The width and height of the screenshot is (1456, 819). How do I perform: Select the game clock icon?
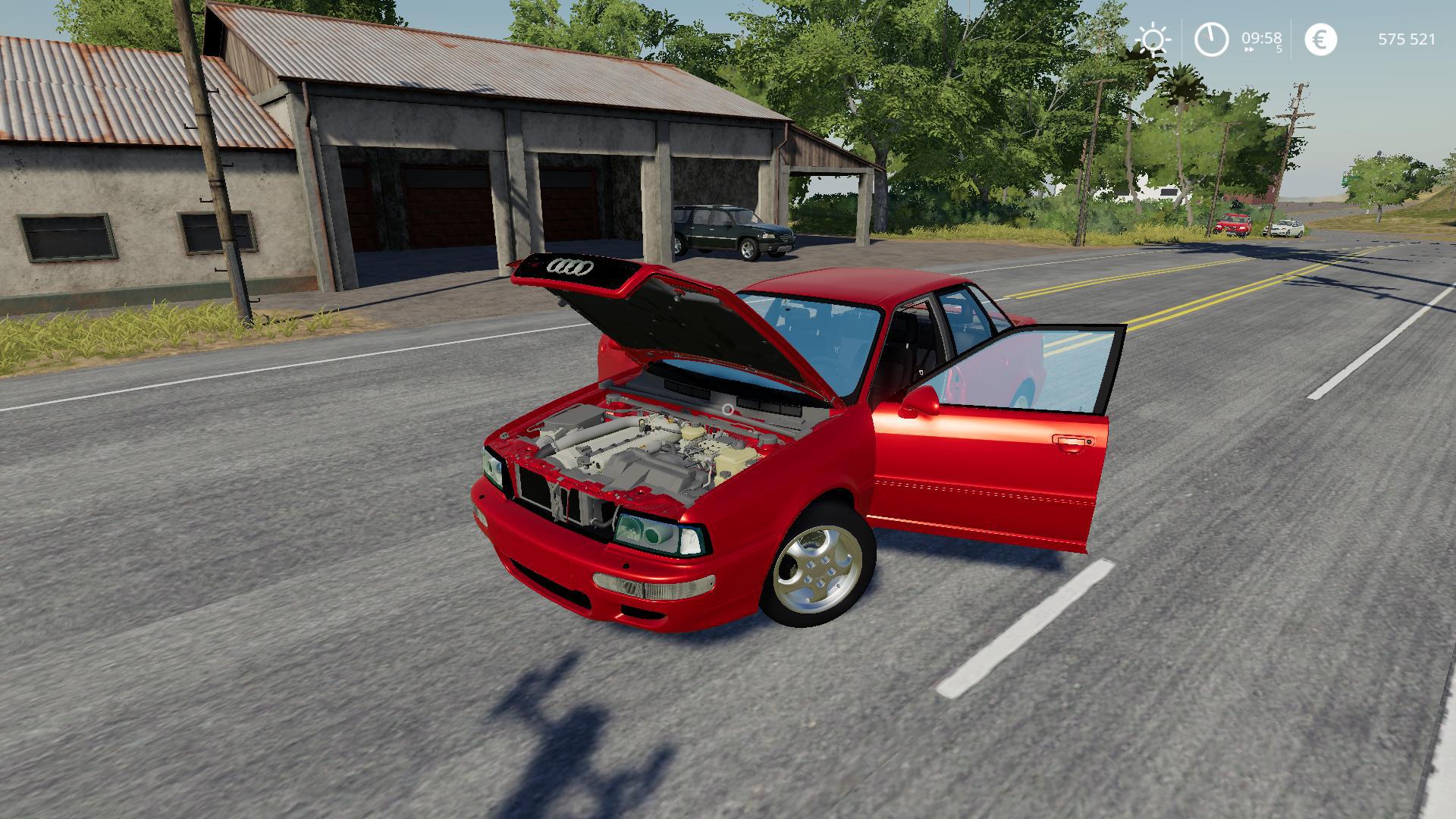coord(1211,39)
